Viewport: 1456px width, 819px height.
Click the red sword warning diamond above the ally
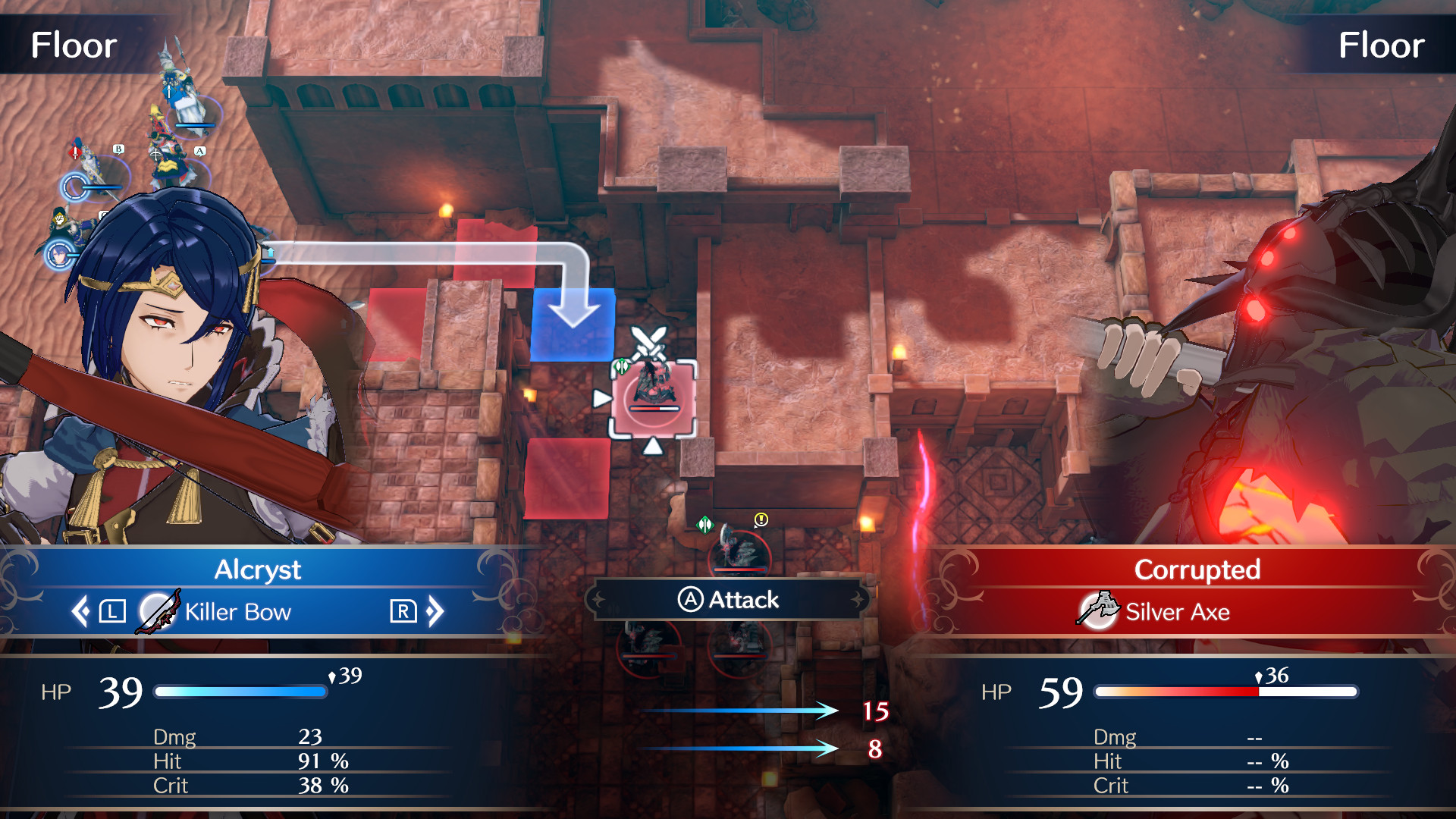(74, 153)
